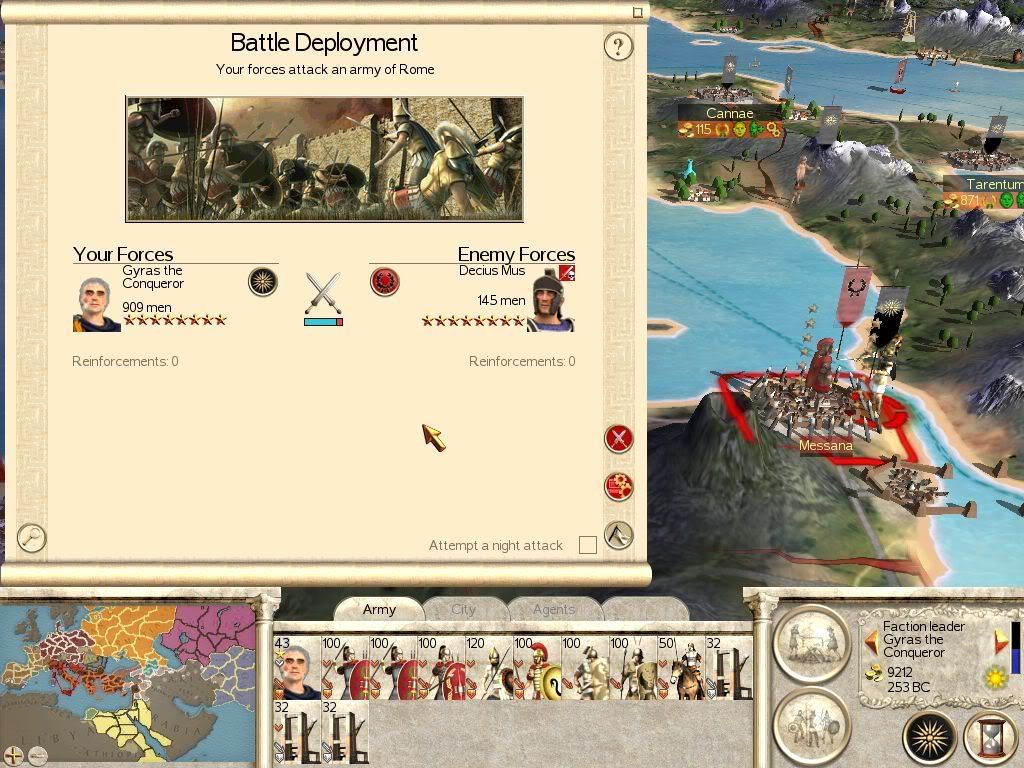Click Decius Mus's helmeted portrait

pyautogui.click(x=549, y=300)
